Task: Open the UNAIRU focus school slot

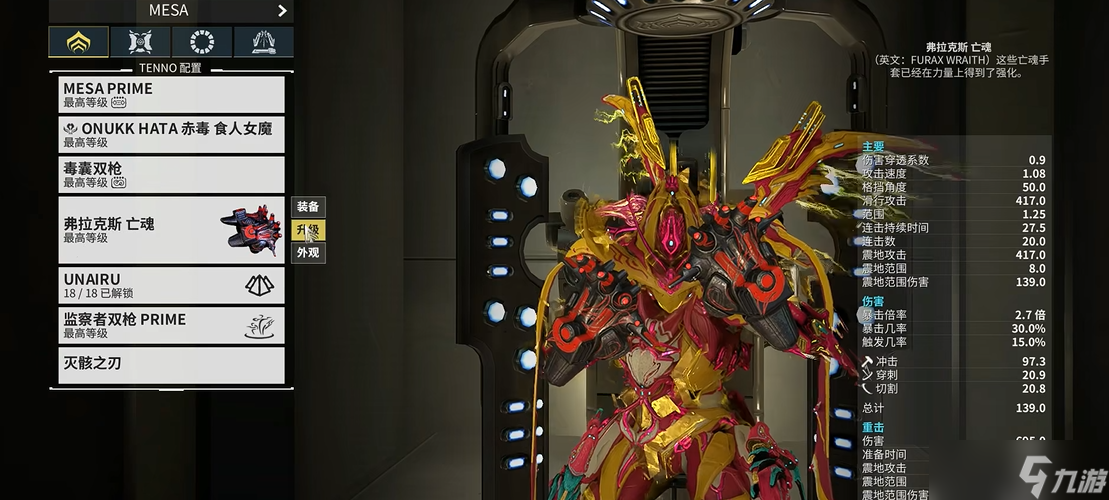Action: tap(171, 286)
